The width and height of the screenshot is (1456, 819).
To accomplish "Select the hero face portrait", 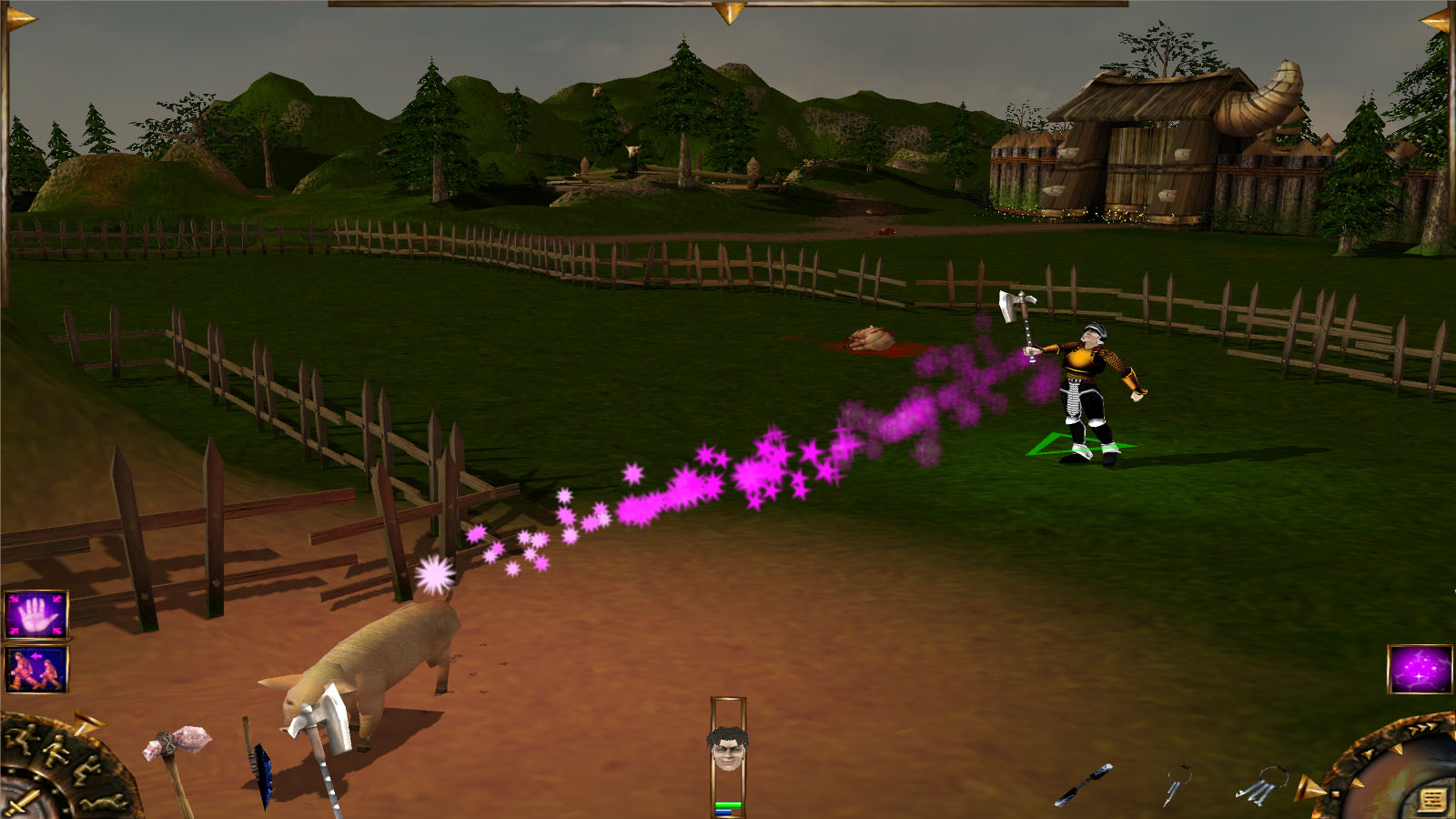I will pos(728,749).
